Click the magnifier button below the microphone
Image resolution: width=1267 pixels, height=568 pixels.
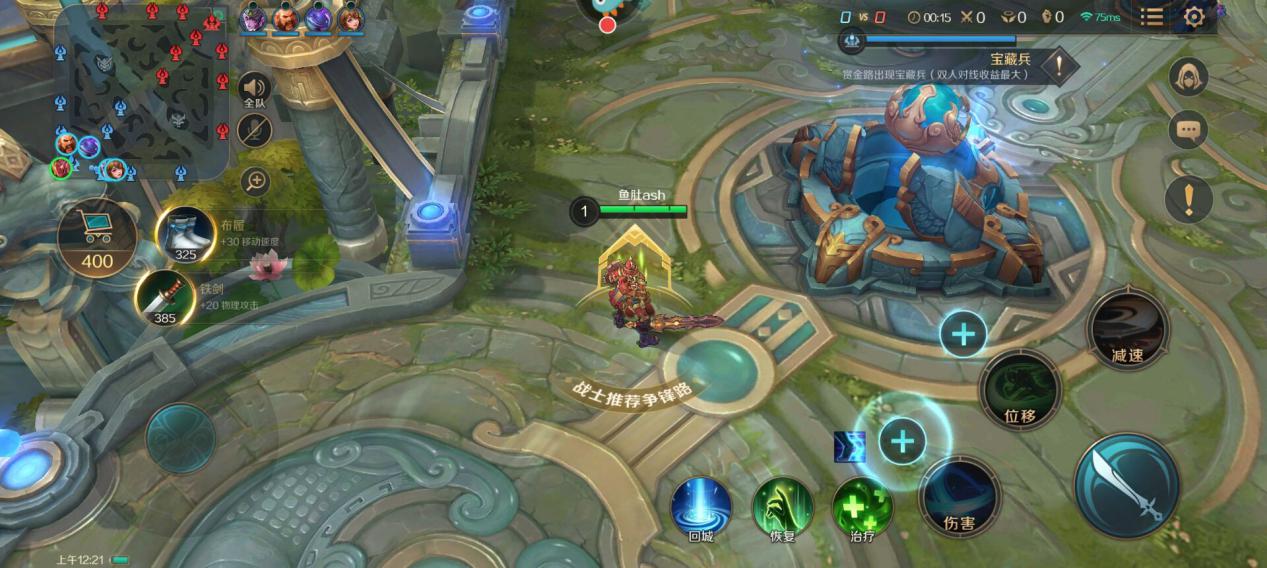[256, 181]
